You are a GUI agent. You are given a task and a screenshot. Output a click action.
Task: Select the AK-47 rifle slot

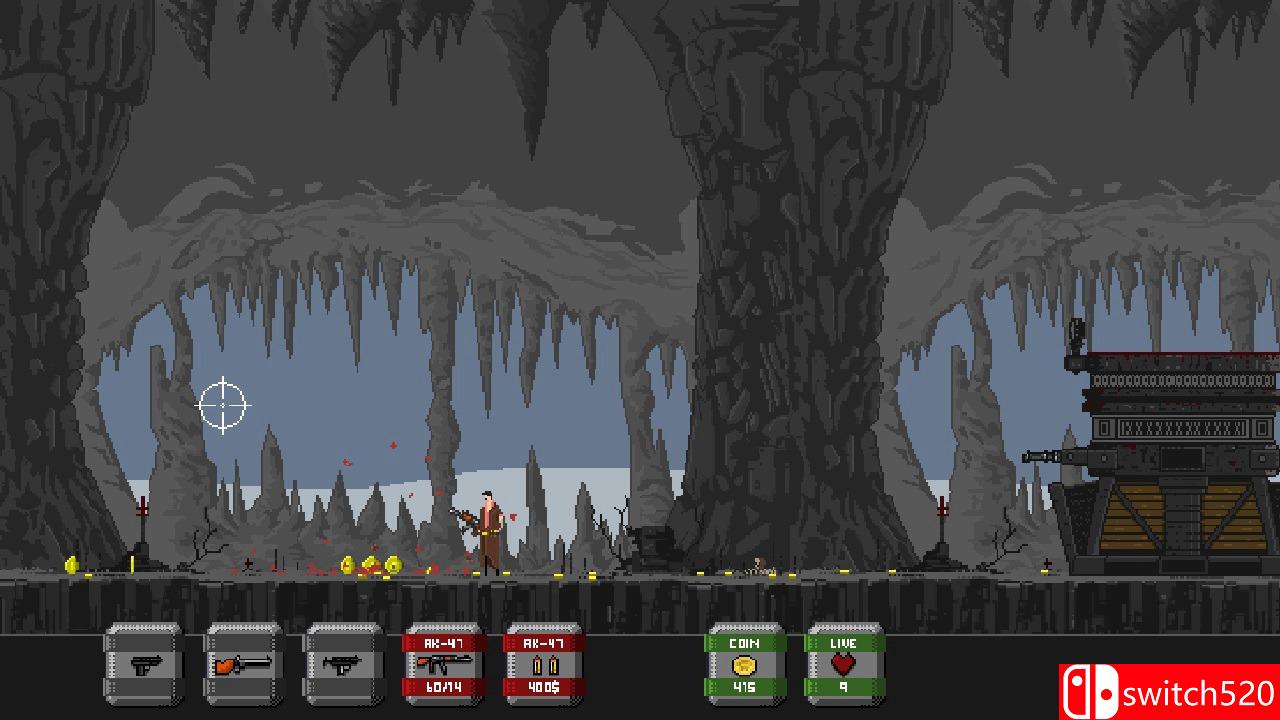(x=444, y=665)
